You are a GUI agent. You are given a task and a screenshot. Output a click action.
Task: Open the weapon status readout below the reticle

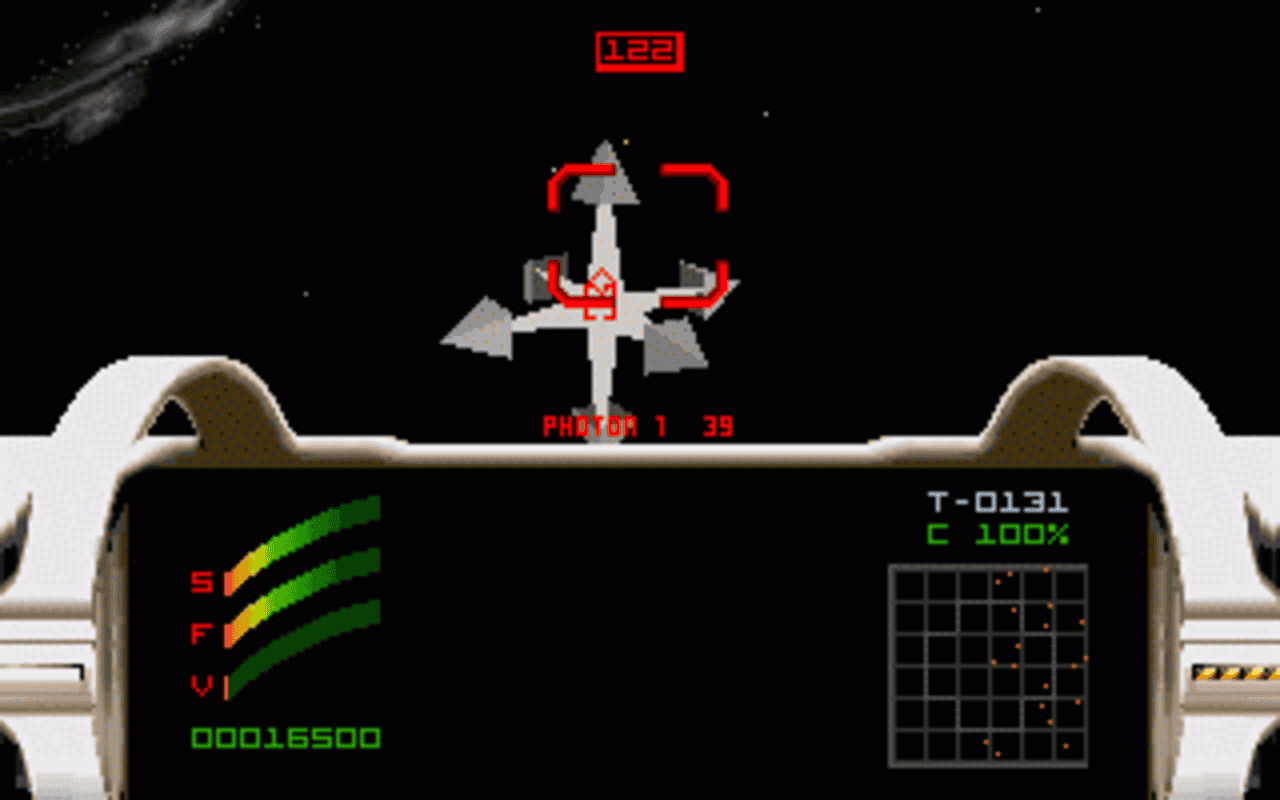point(637,423)
